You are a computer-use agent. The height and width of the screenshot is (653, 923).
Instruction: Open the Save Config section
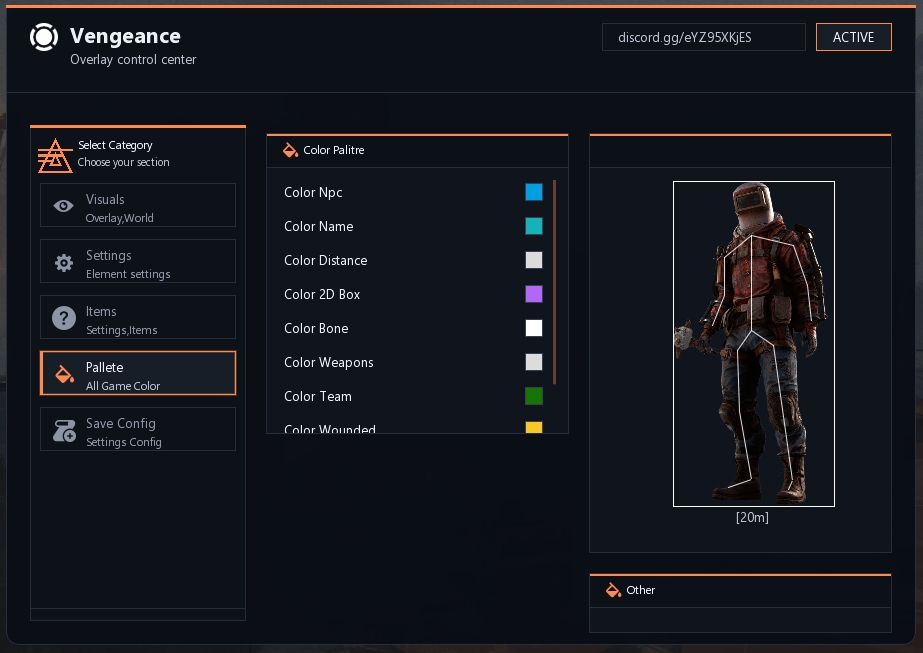pos(138,429)
